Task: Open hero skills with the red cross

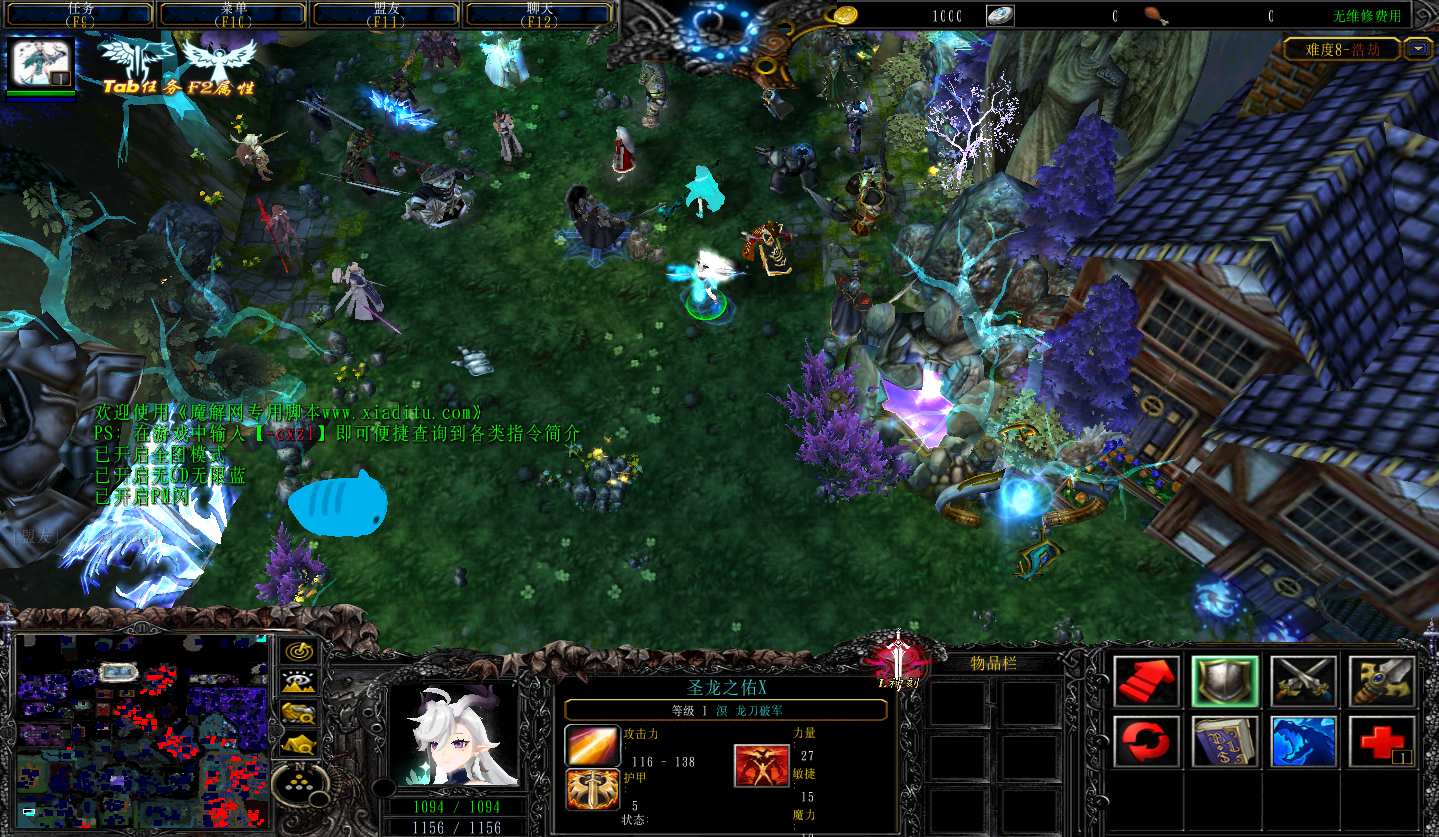Action: point(1382,742)
